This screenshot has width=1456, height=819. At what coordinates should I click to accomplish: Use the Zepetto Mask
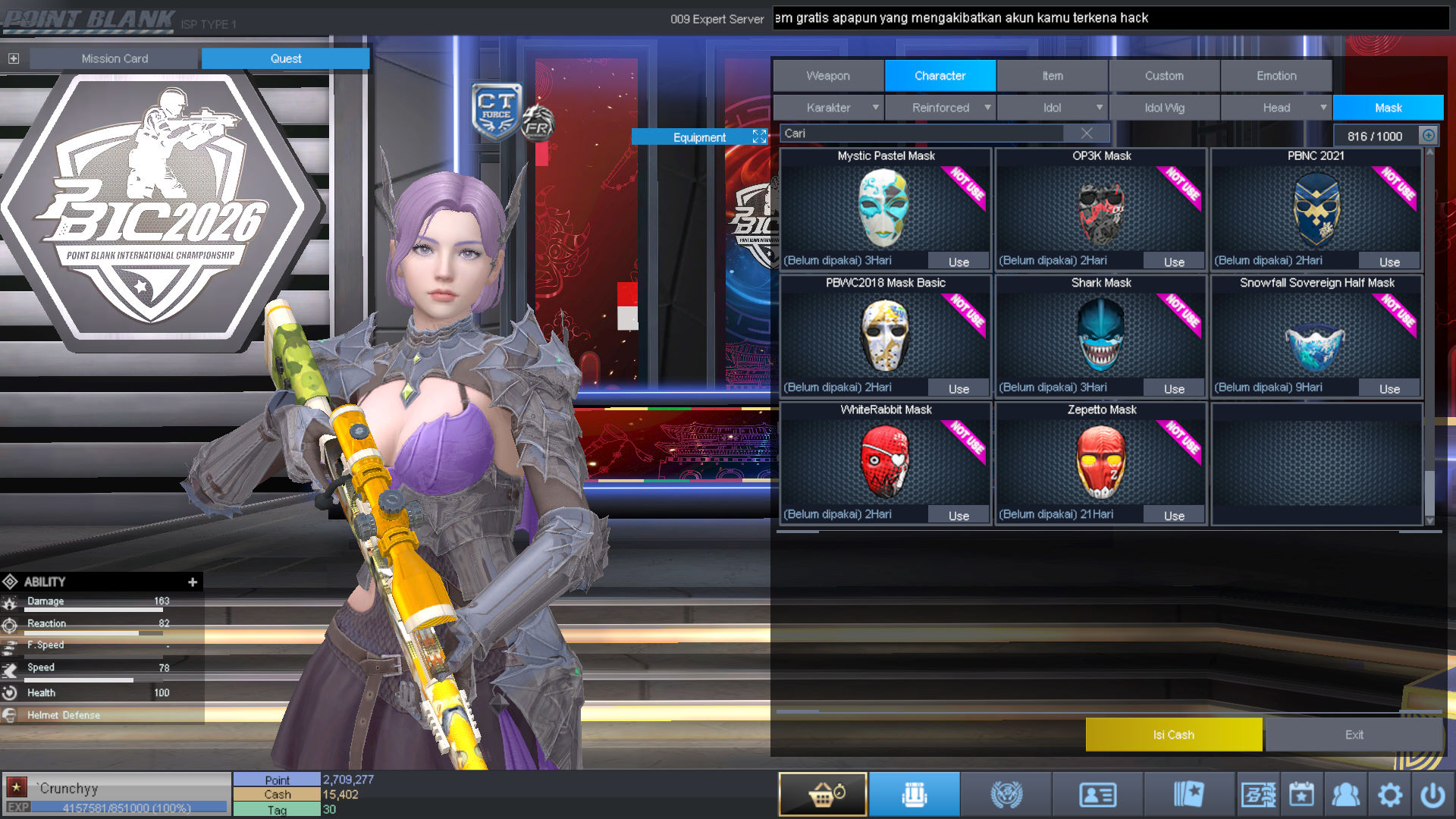(x=1174, y=516)
